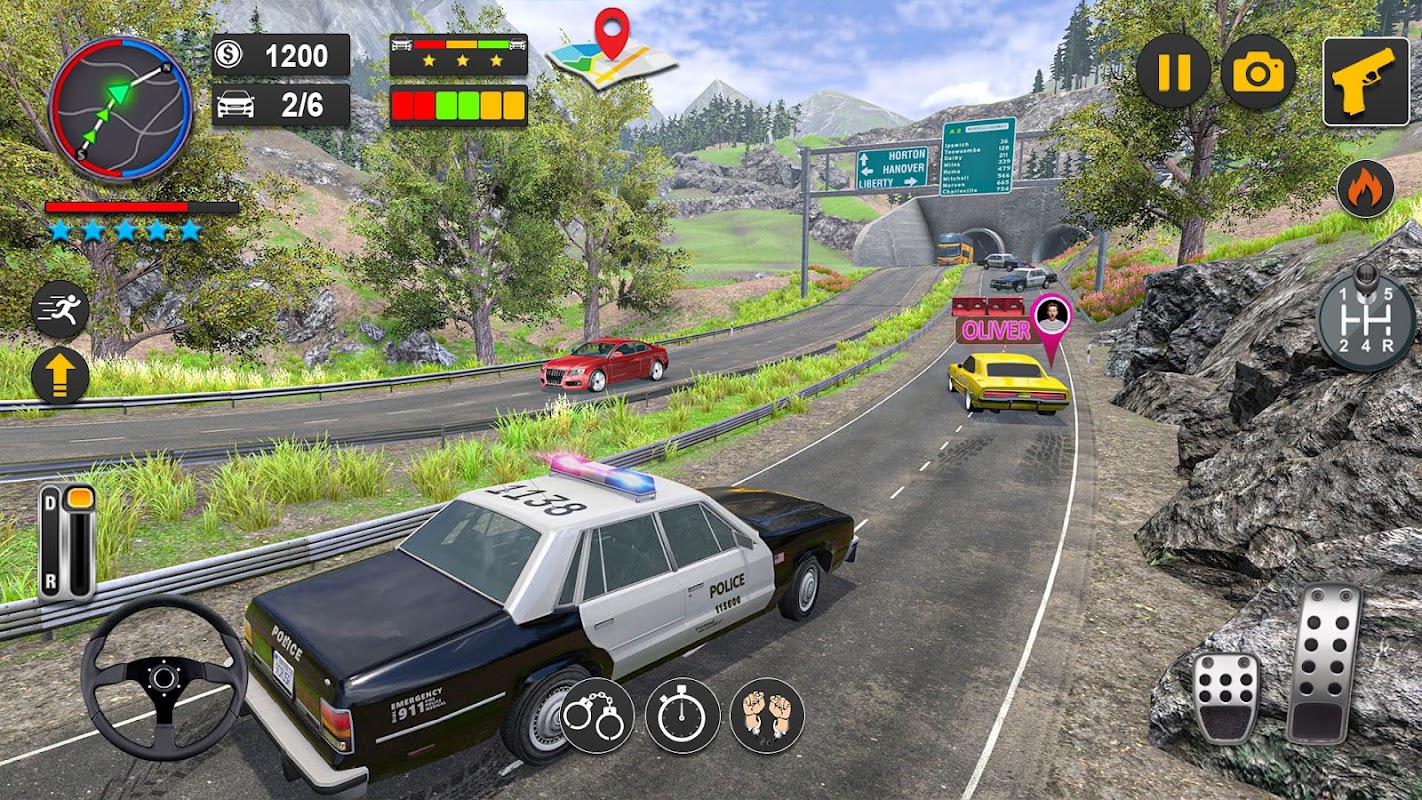1422x800 pixels.
Task: Pause the game
Action: [x=1173, y=72]
